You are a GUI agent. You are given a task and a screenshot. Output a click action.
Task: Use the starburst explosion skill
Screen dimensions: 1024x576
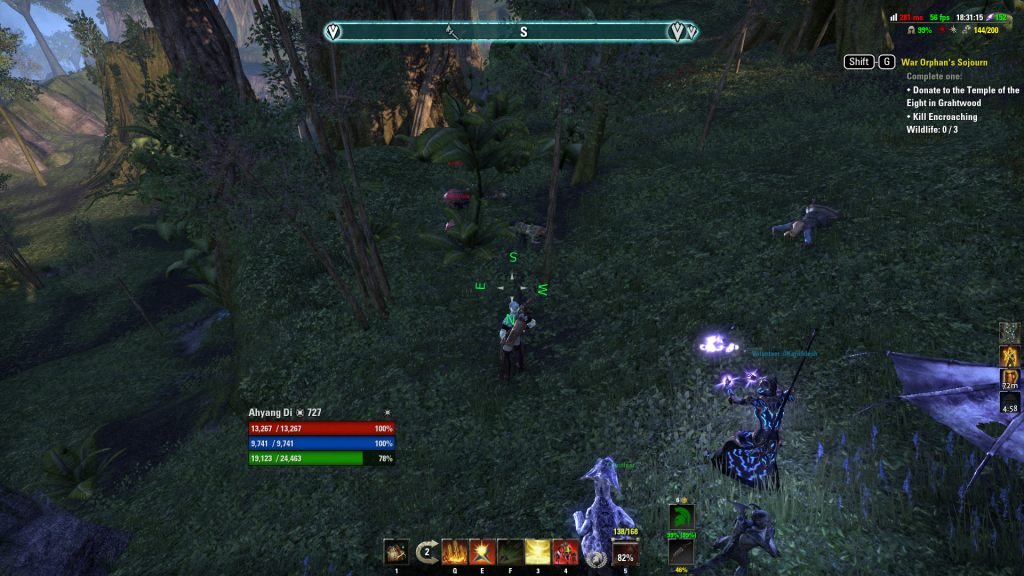[483, 552]
